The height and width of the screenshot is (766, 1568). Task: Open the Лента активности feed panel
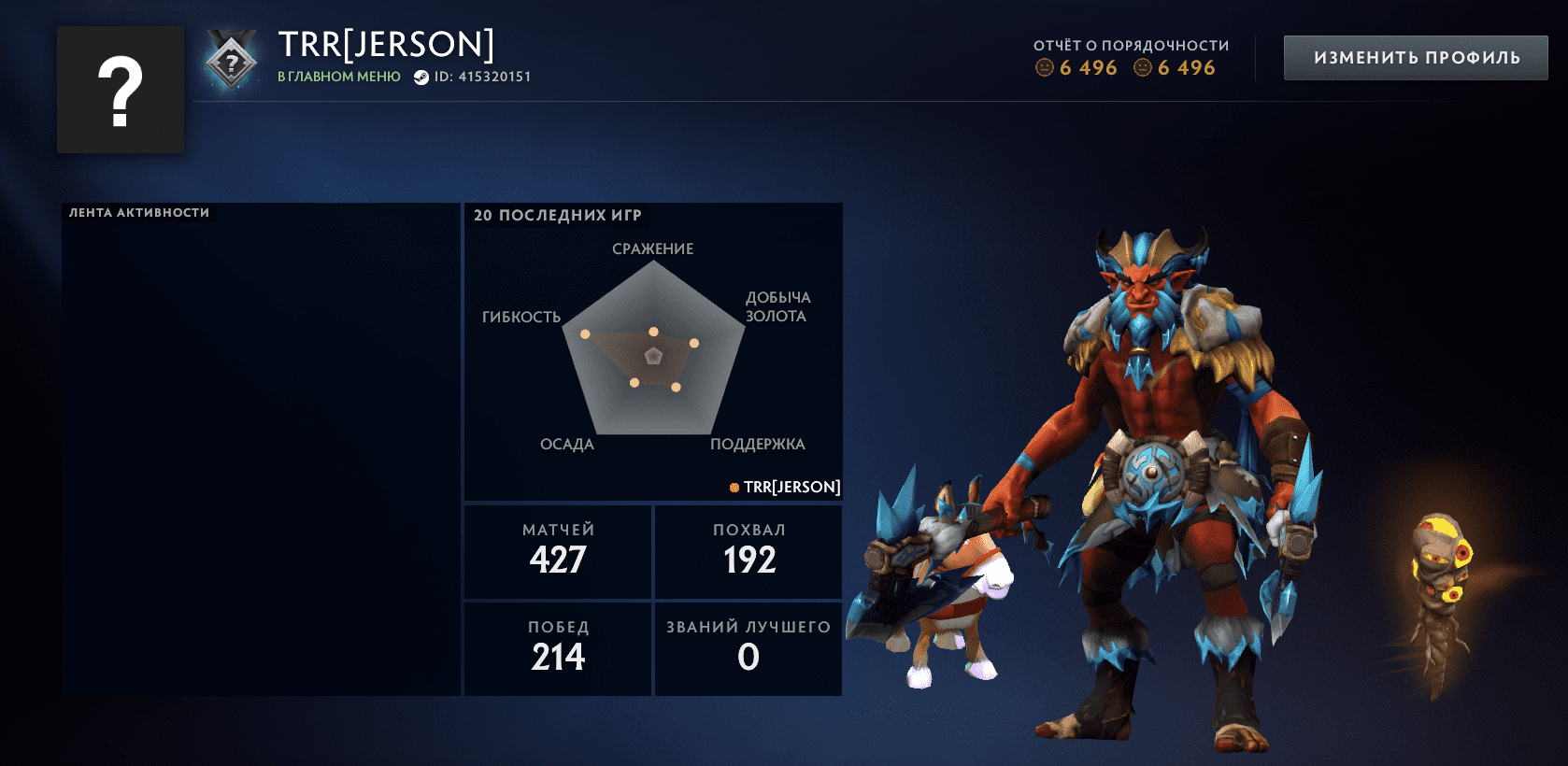[x=261, y=448]
